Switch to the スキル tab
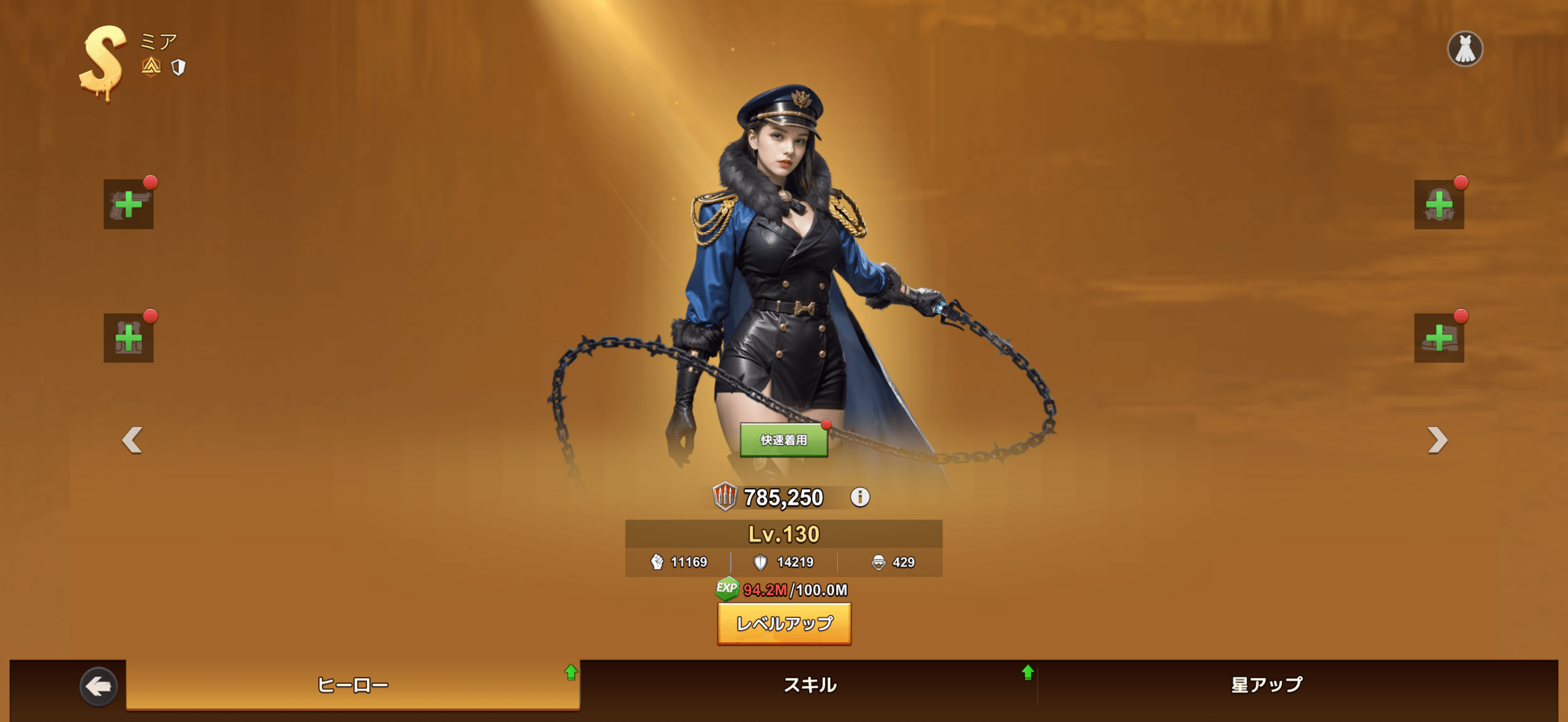This screenshot has width=1568, height=722. pos(810,685)
